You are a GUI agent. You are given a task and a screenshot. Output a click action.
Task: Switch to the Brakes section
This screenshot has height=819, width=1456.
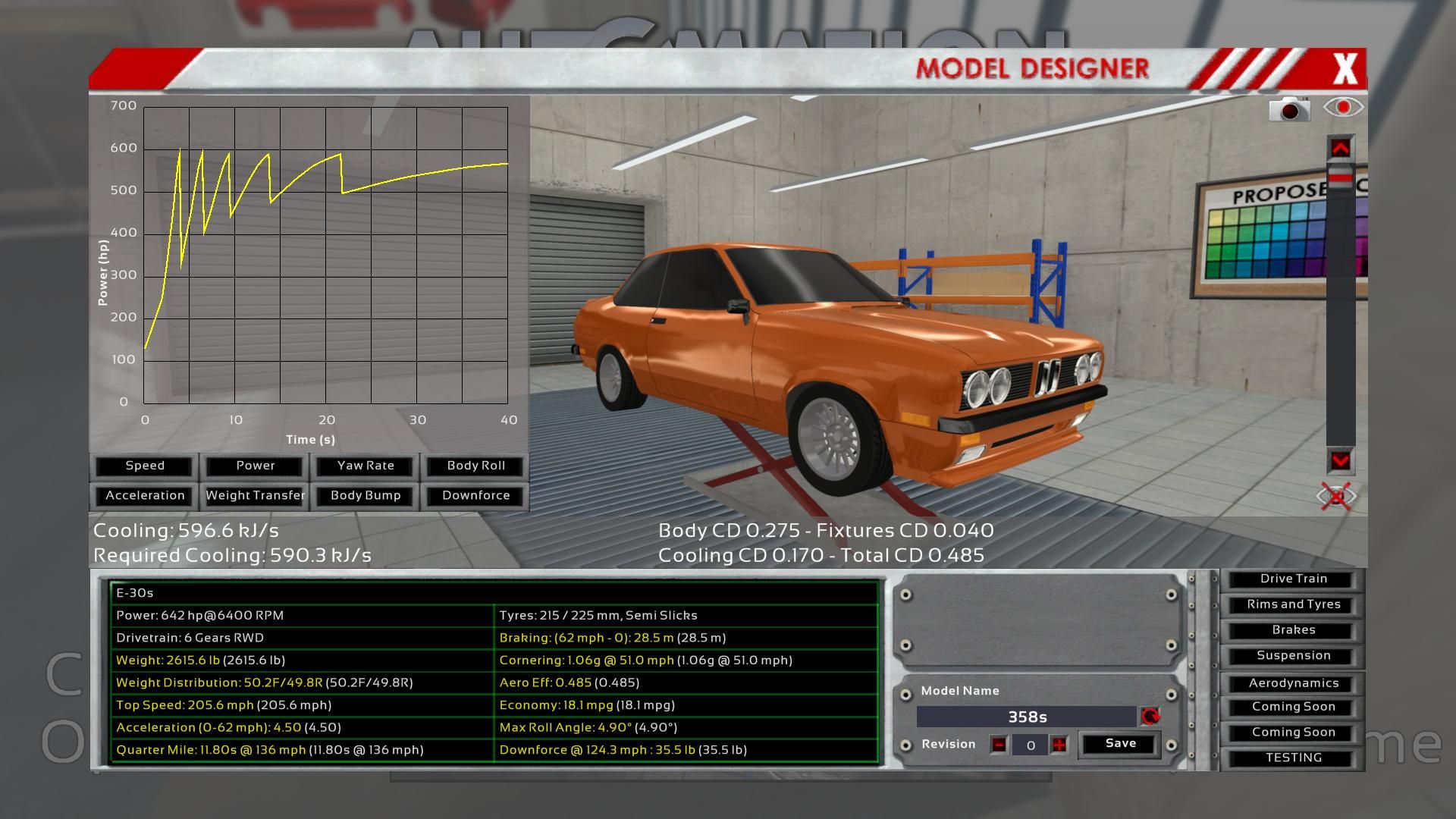coord(1293,630)
